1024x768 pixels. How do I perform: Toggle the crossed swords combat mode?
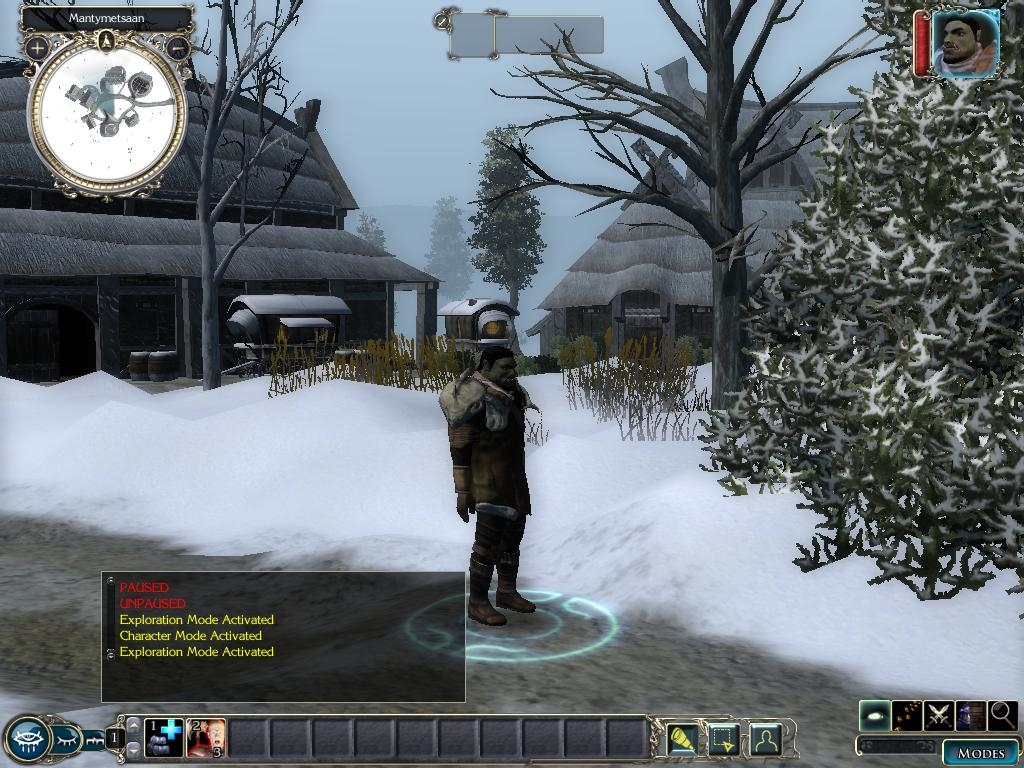click(x=939, y=715)
